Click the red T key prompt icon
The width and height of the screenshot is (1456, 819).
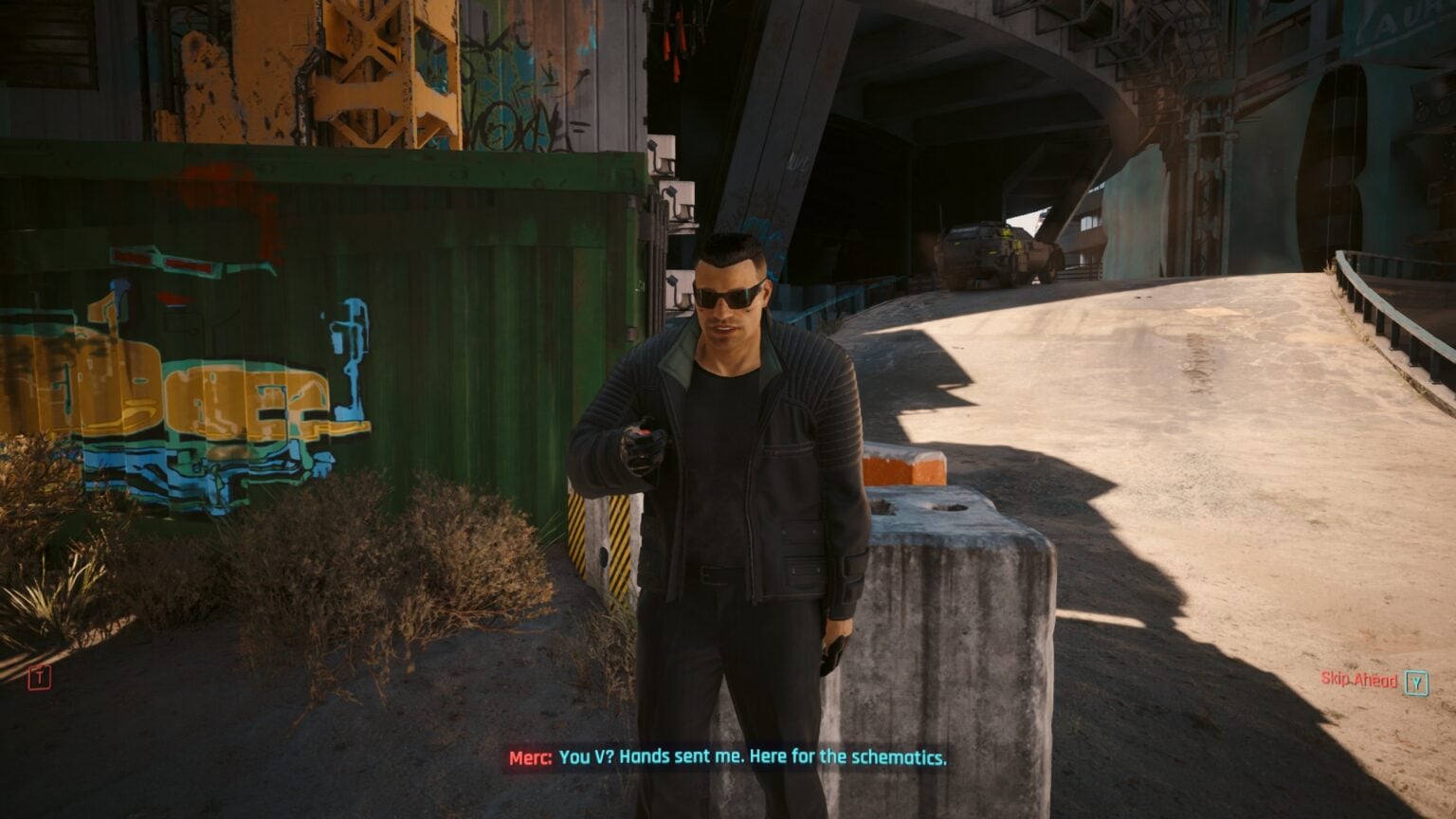[x=38, y=679]
